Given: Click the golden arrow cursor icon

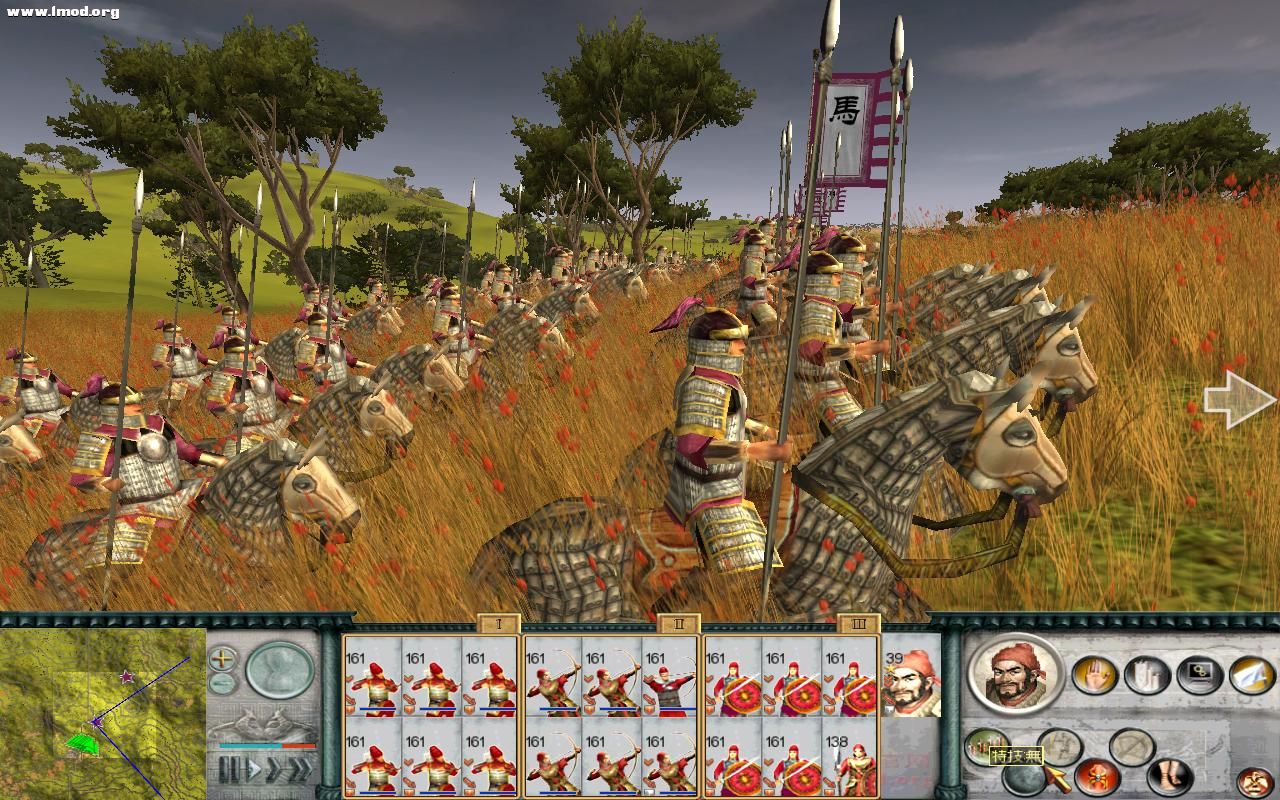Looking at the screenshot, I should click(x=1058, y=780).
